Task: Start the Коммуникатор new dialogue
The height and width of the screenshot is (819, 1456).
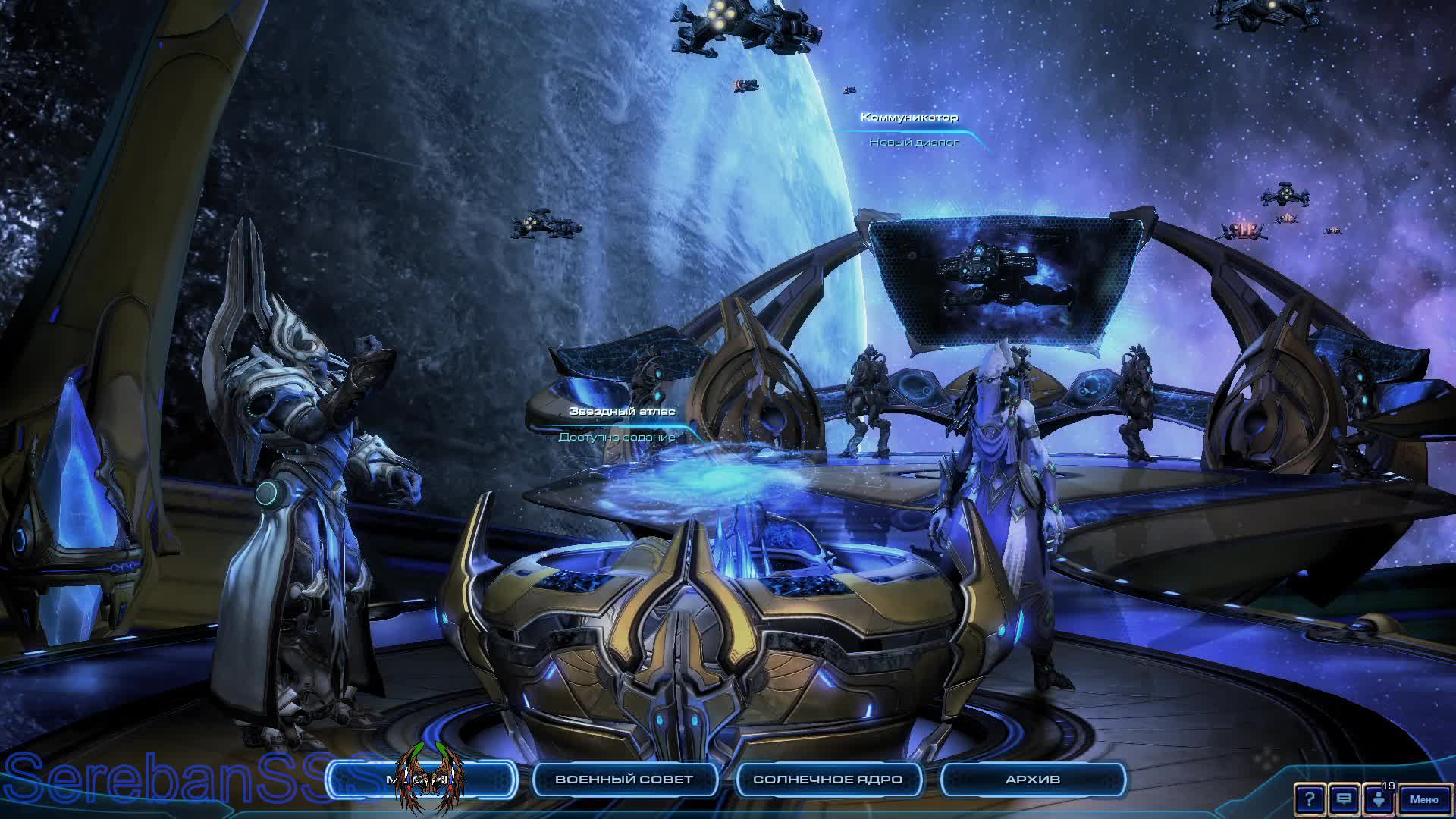Action: [x=909, y=118]
